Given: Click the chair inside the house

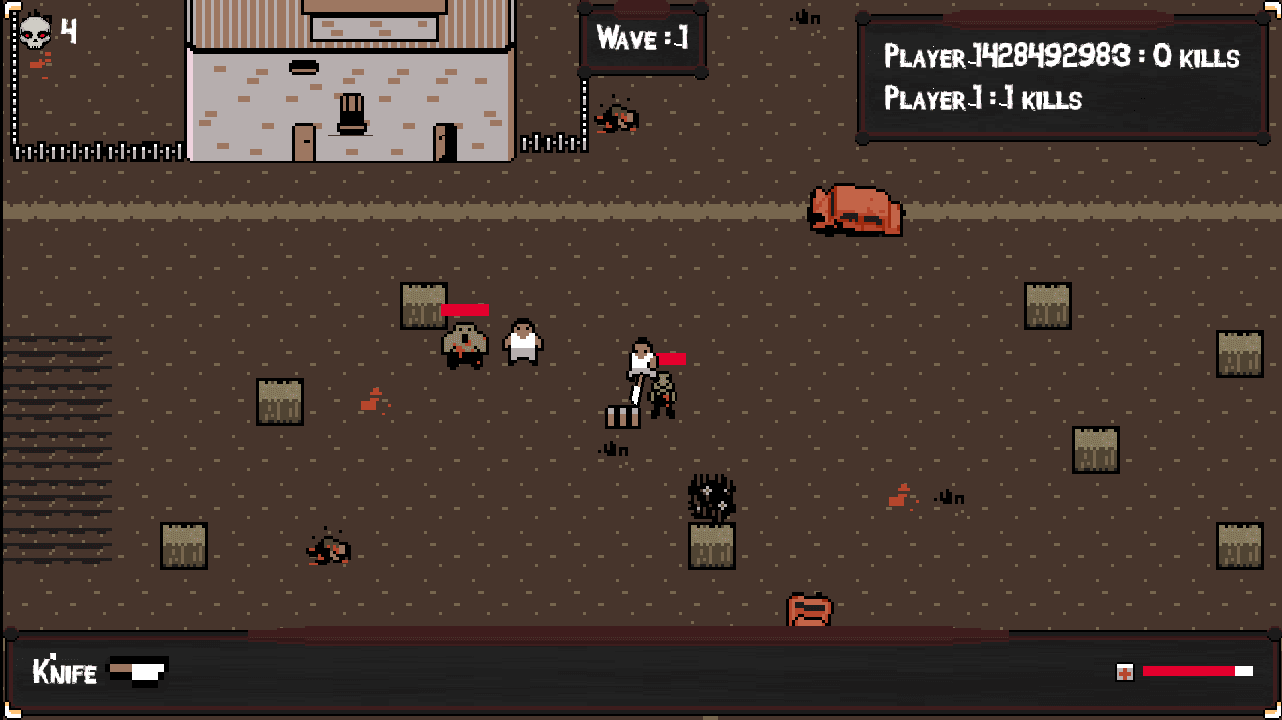Looking at the screenshot, I should click(352, 113).
